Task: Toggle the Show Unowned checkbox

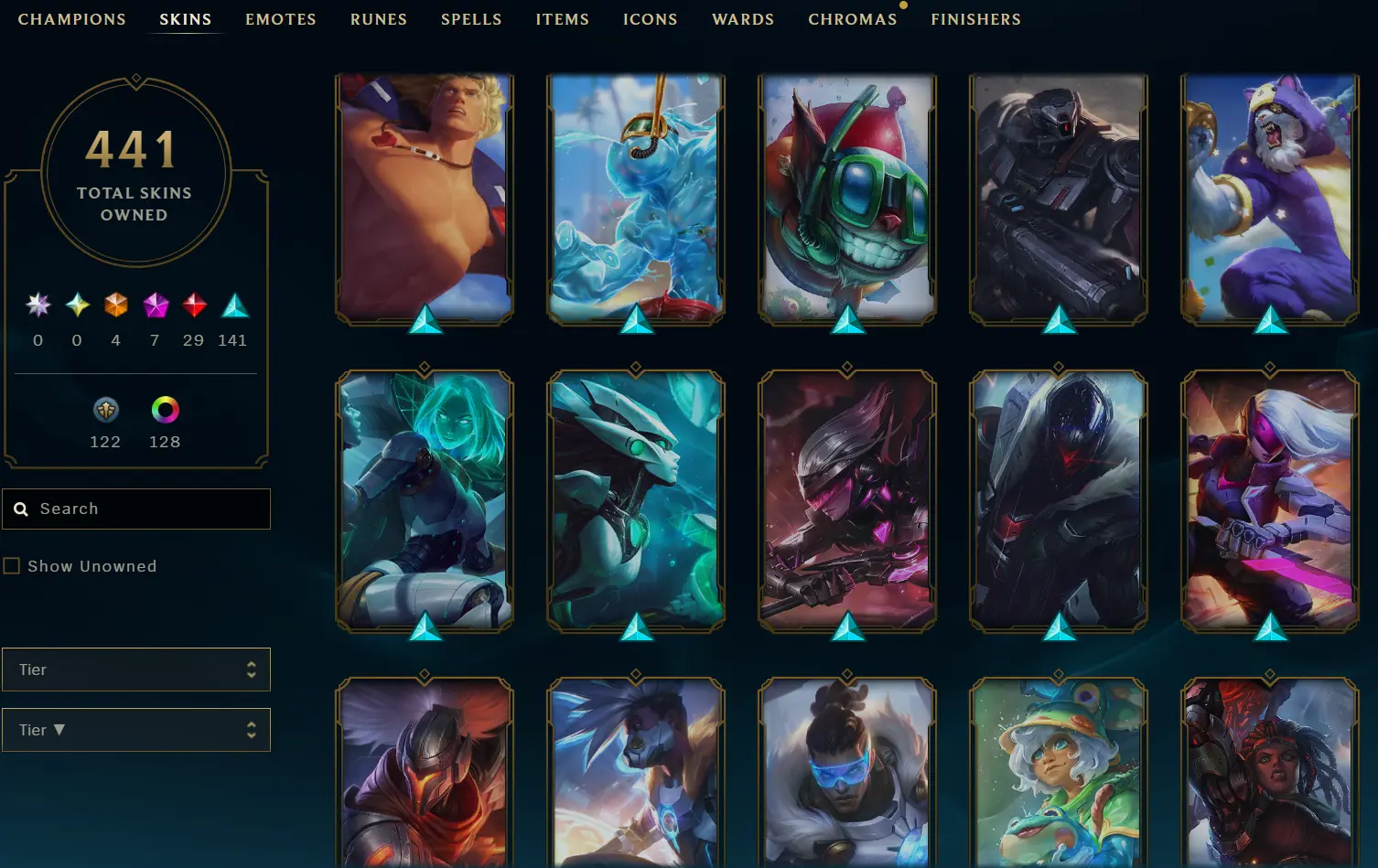Action: point(12,566)
